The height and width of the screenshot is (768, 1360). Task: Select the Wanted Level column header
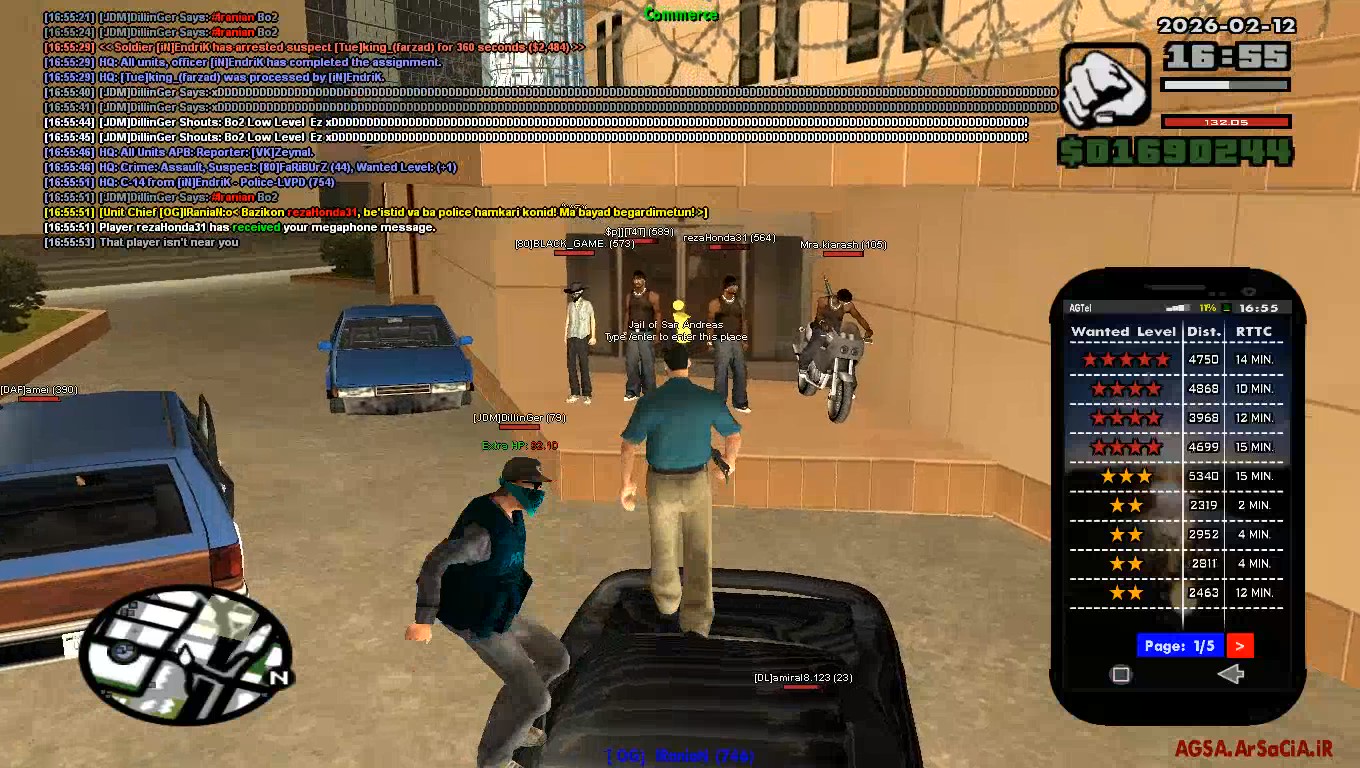point(1125,331)
